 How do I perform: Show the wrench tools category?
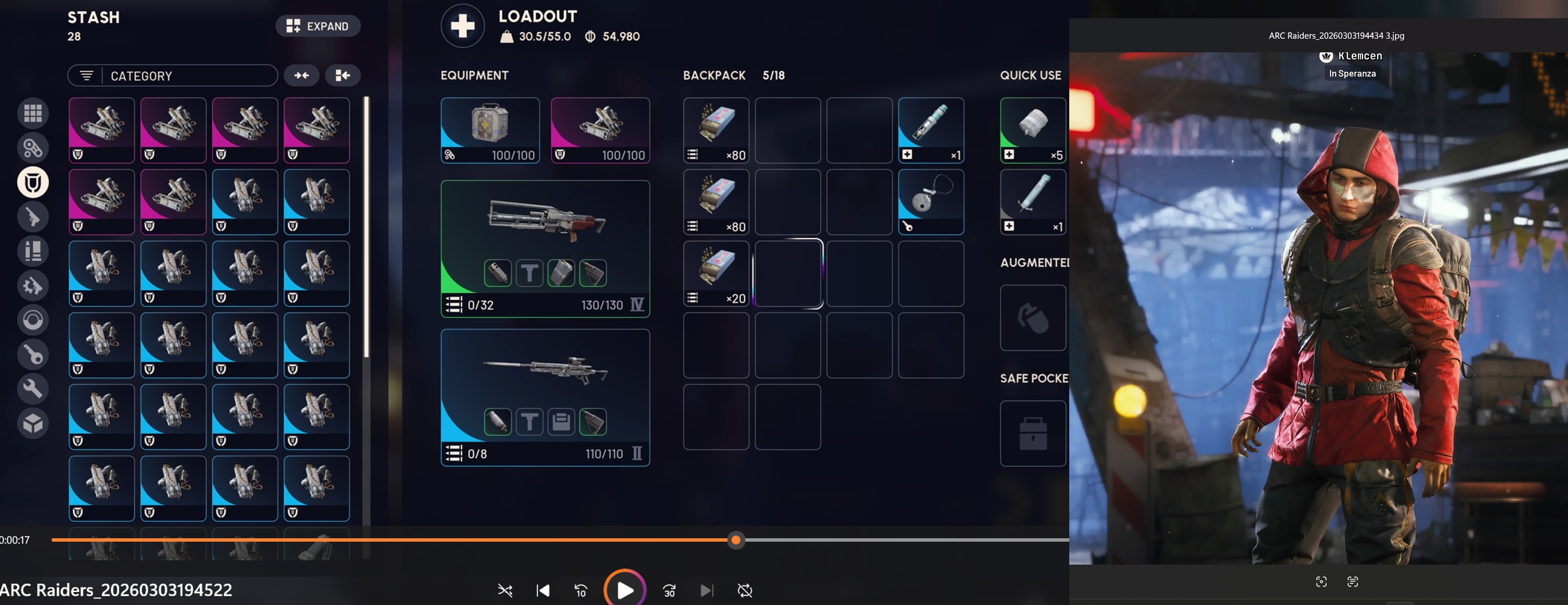(x=33, y=388)
